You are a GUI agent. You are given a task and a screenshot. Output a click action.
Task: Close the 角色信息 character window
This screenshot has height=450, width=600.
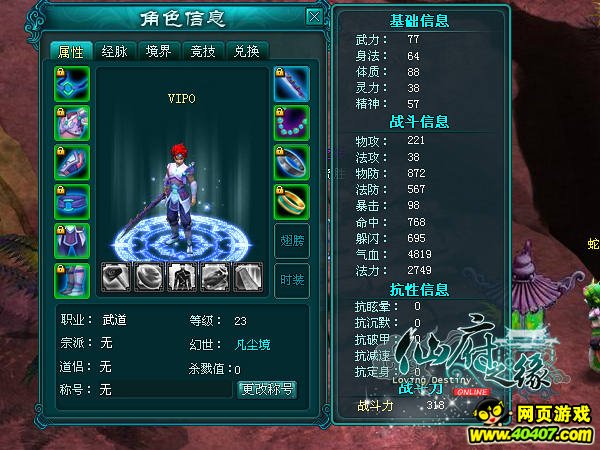[x=314, y=17]
